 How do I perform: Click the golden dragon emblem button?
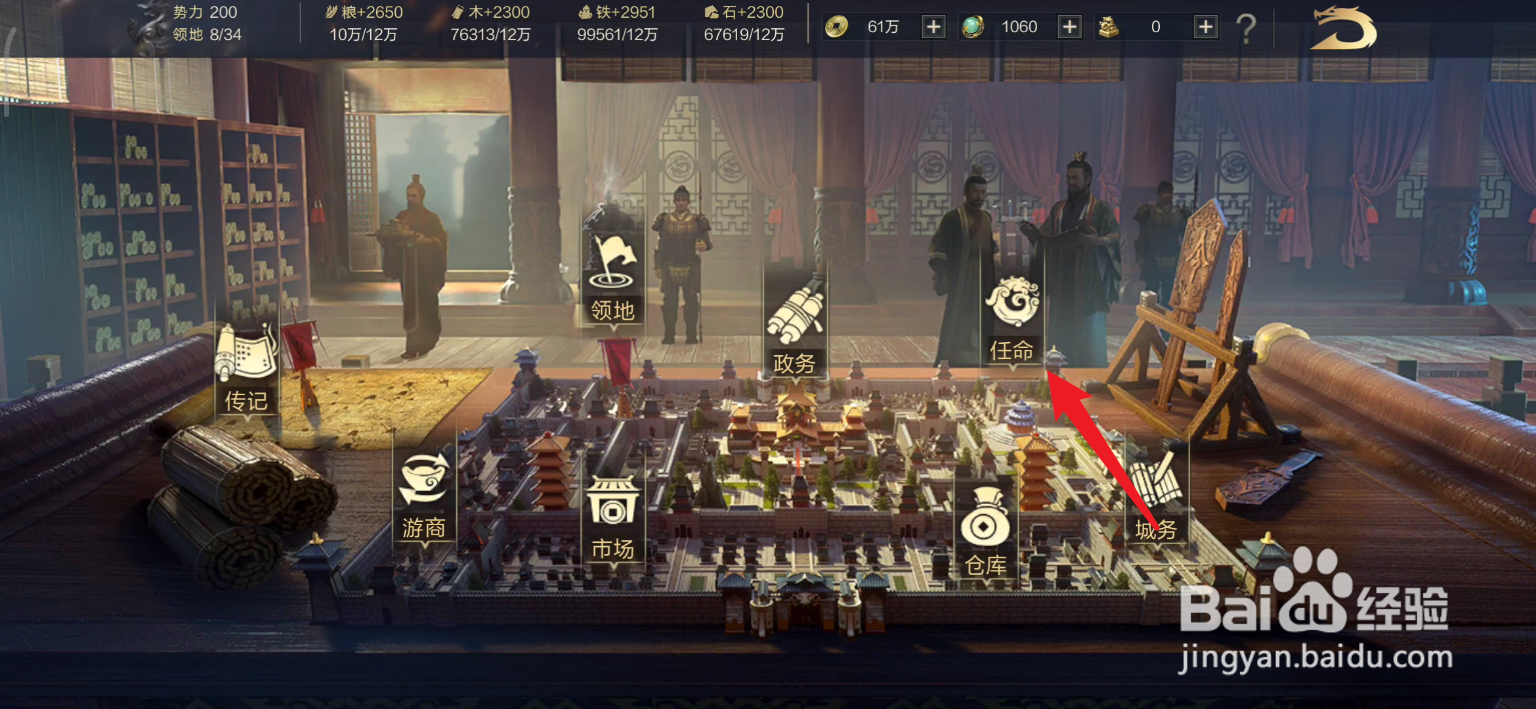coord(1344,28)
